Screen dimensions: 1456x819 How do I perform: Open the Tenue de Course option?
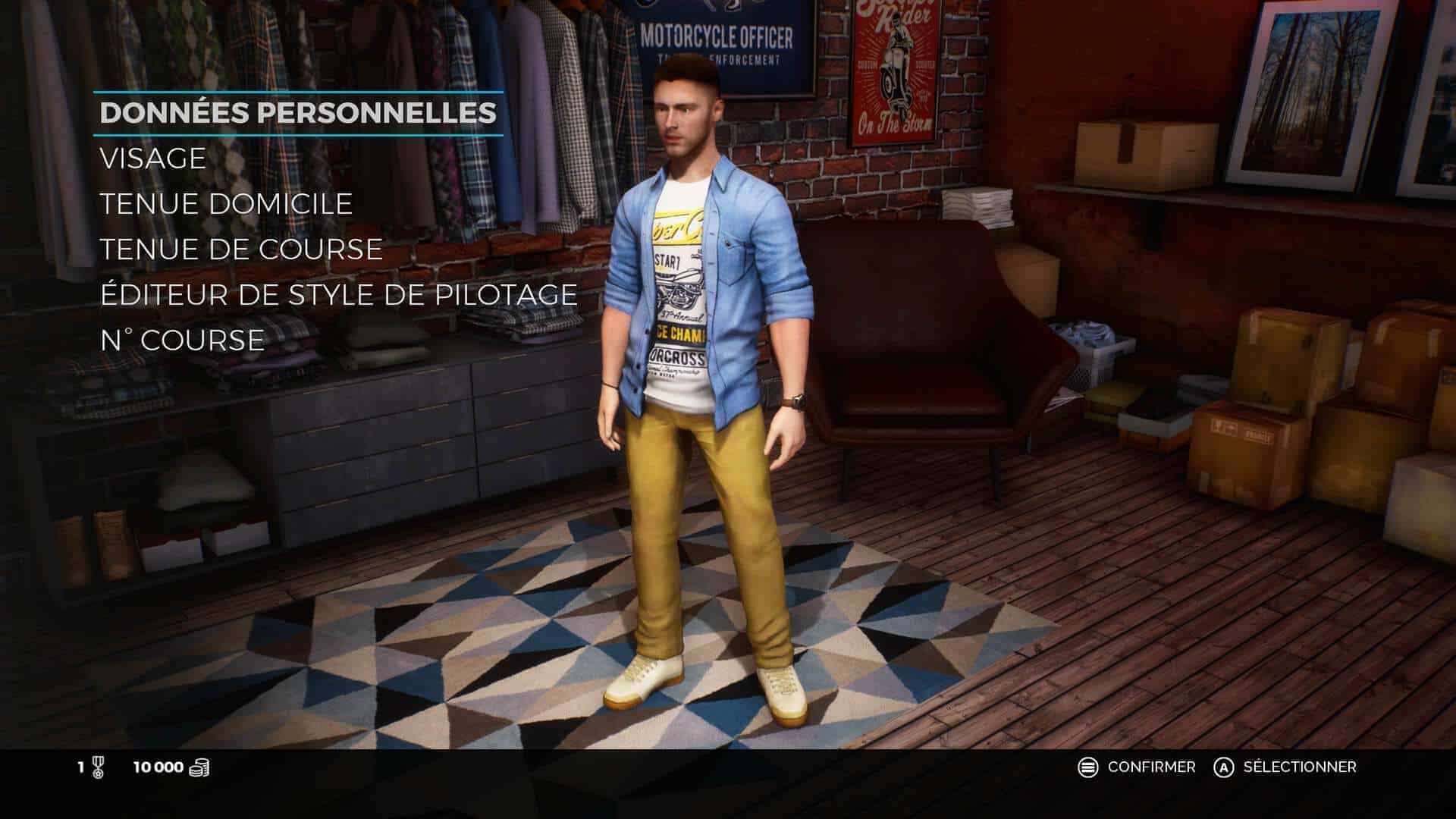click(x=241, y=249)
